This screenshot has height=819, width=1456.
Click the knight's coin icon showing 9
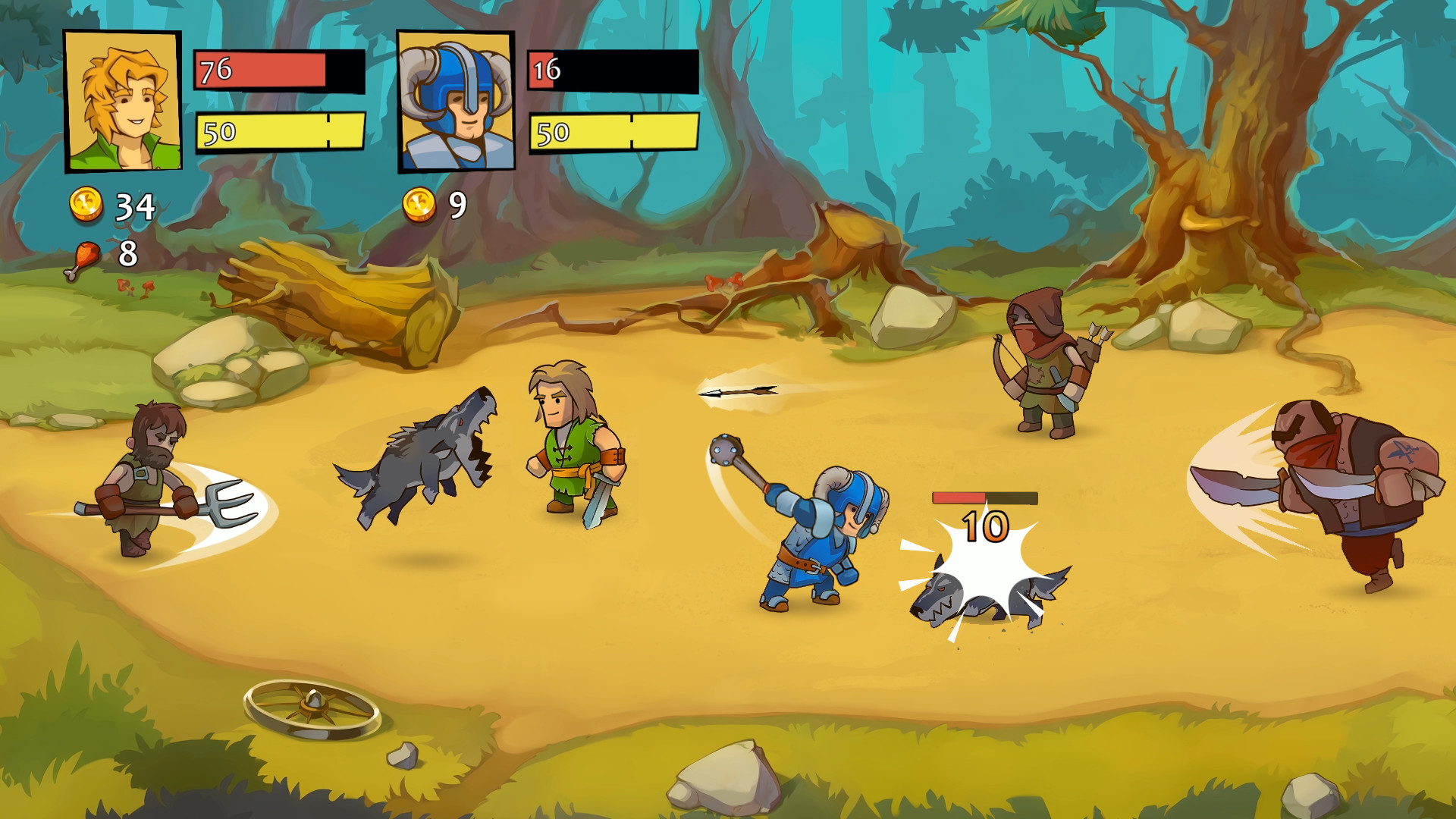tap(417, 205)
